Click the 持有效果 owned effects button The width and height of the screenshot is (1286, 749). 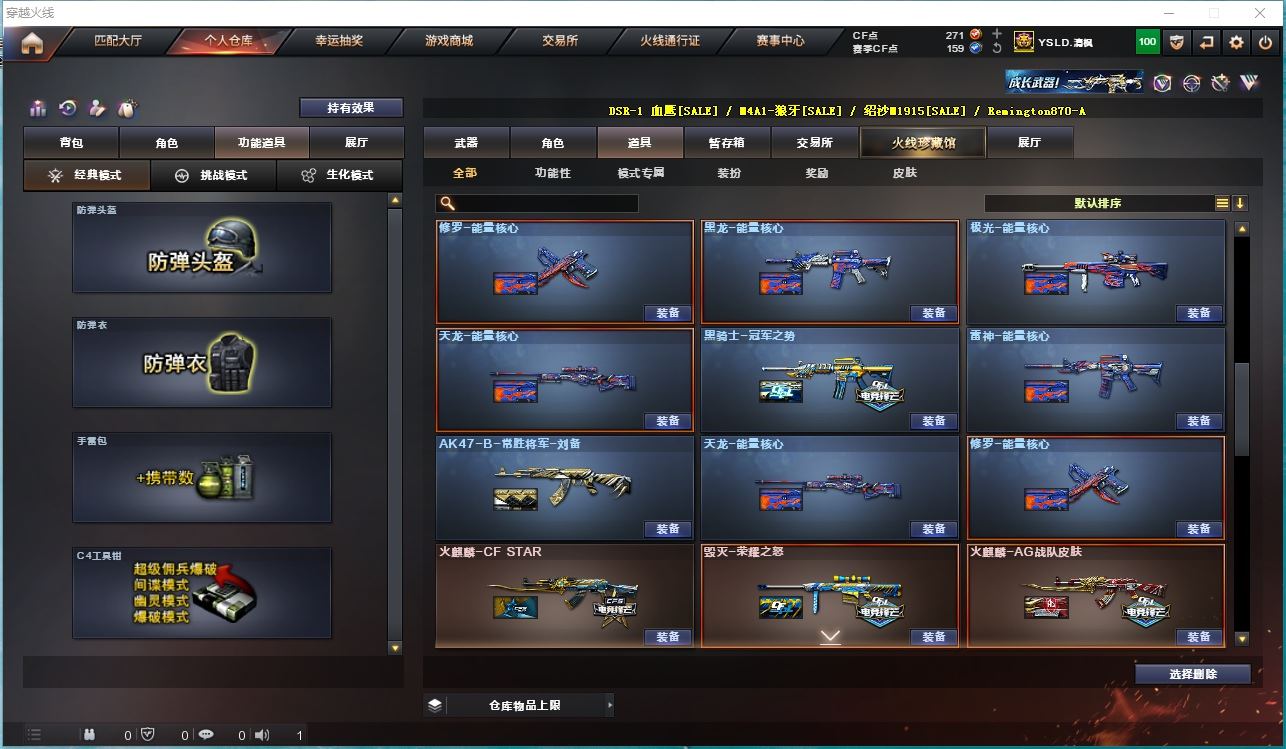[351, 108]
